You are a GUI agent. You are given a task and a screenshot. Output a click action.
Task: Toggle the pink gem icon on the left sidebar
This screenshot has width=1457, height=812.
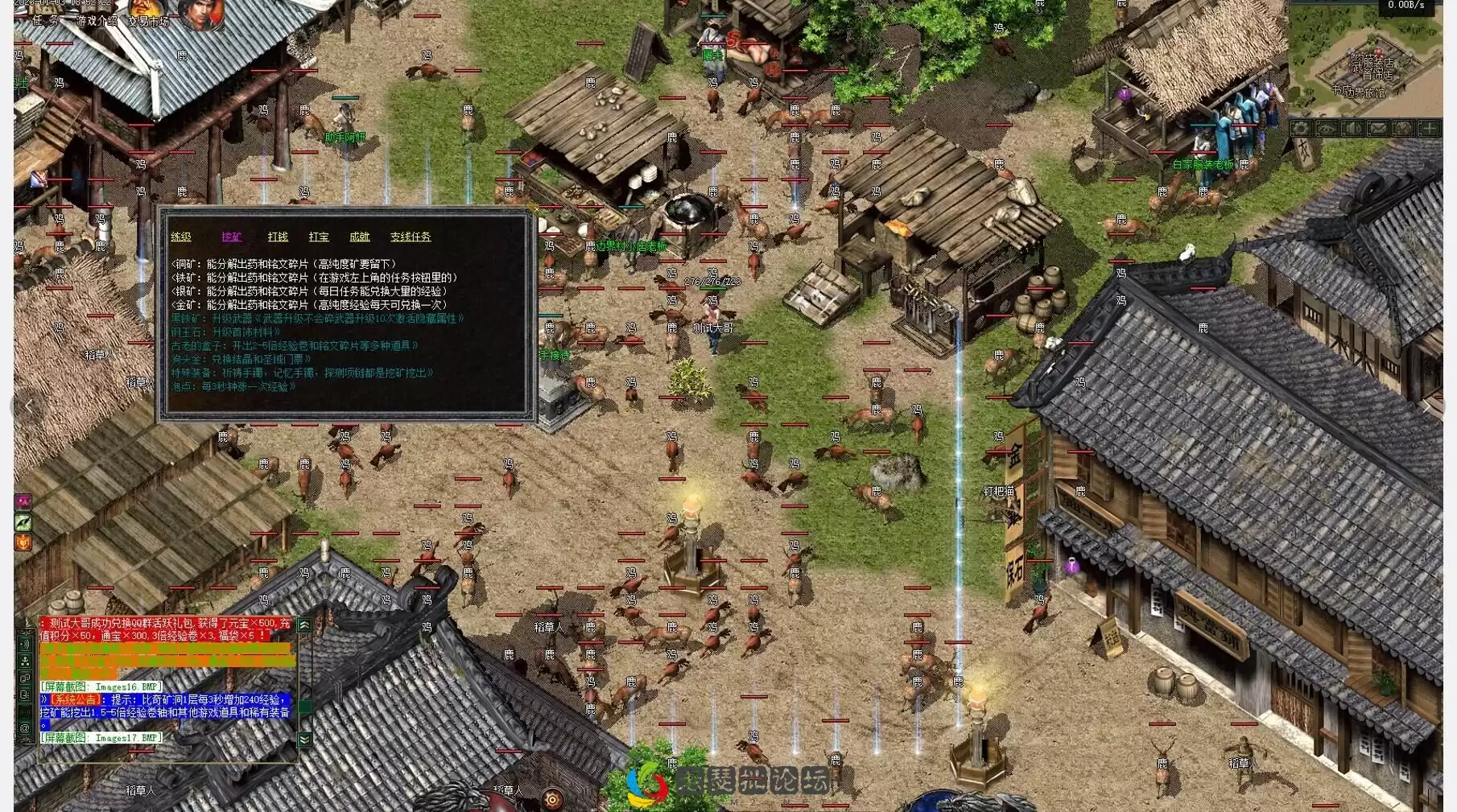(x=24, y=501)
